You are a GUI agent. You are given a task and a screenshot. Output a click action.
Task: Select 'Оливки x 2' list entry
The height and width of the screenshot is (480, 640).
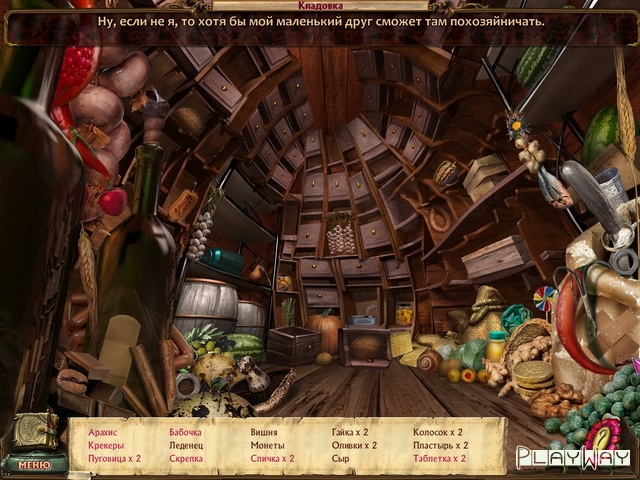(x=354, y=445)
